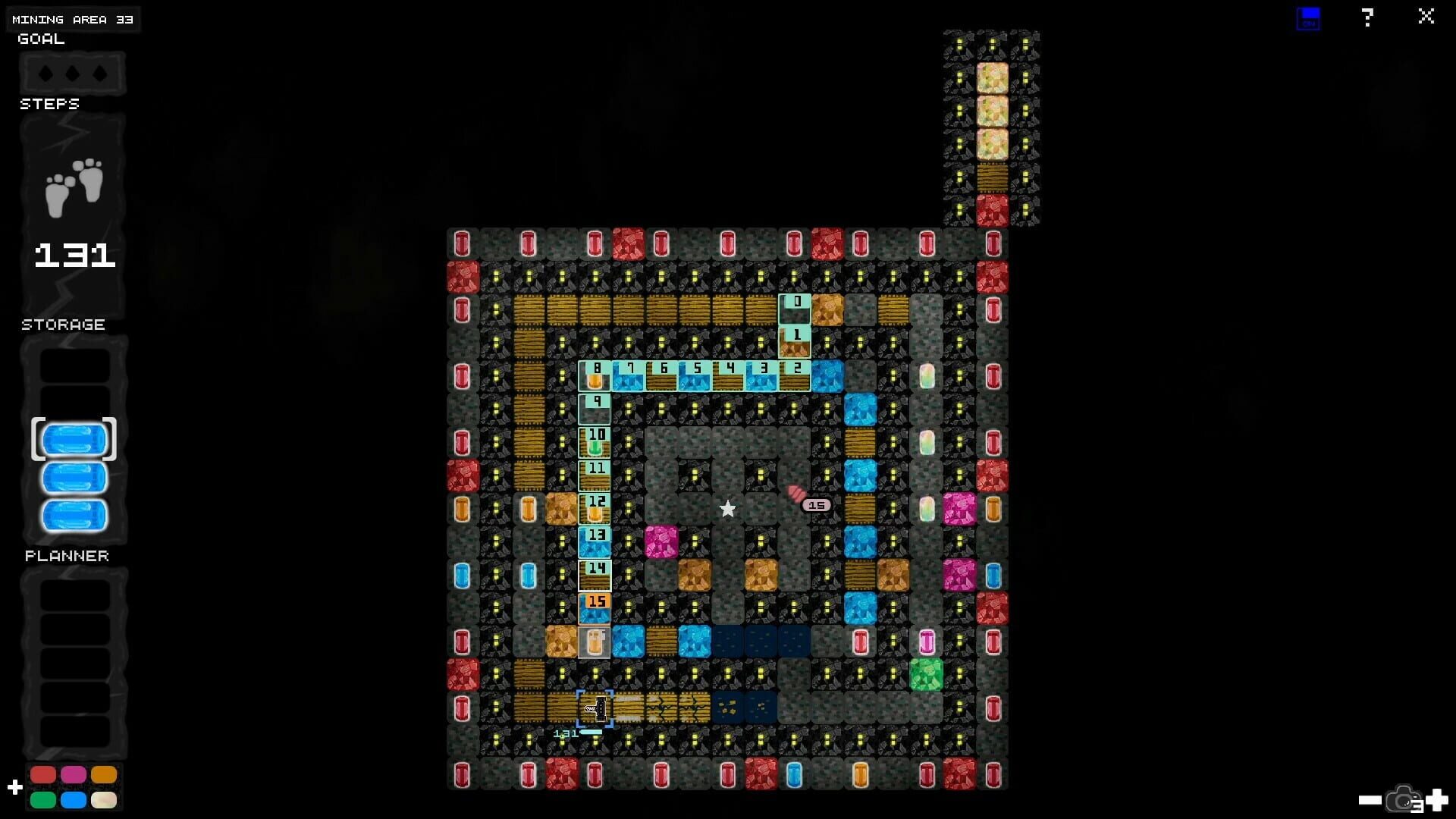
Task: Click the camera screenshot icon at bottom right
Action: point(1403,800)
